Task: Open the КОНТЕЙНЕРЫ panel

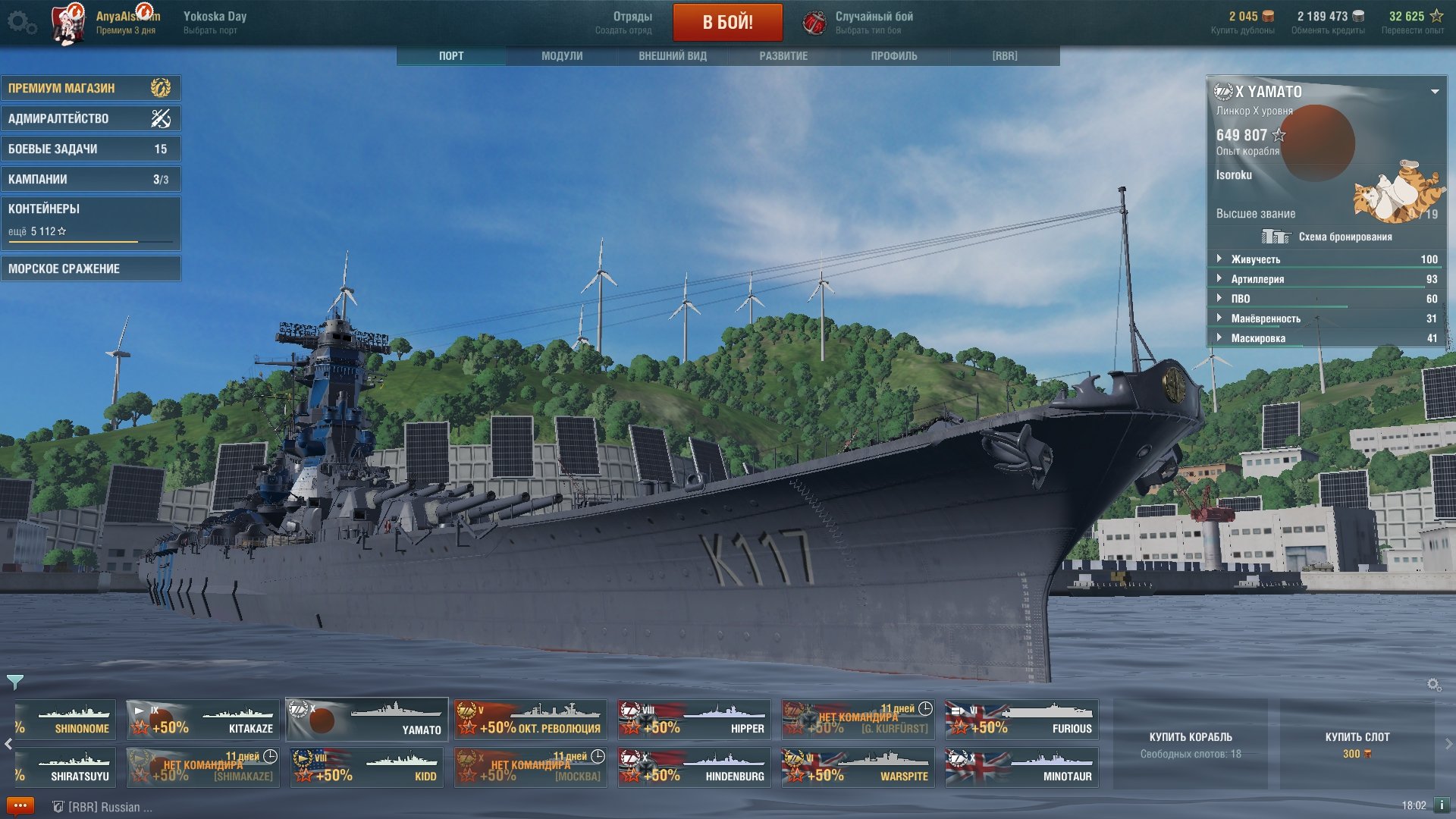Action: point(90,220)
